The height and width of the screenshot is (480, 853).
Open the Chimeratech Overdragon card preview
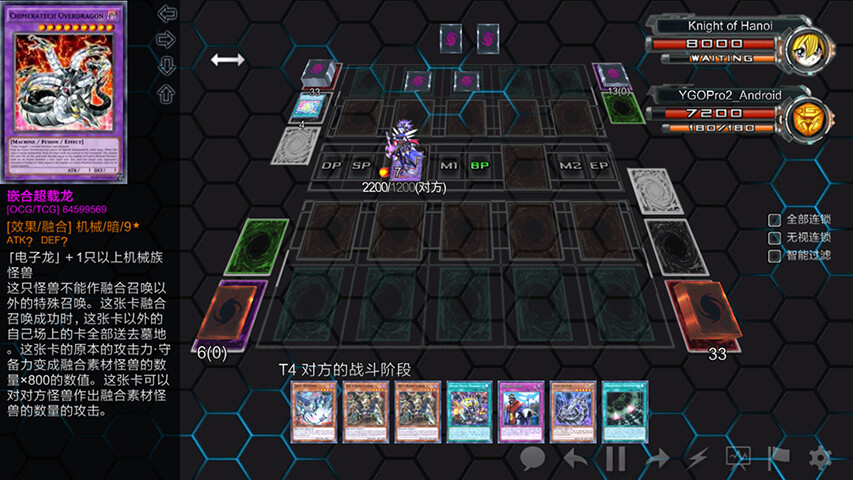(67, 93)
